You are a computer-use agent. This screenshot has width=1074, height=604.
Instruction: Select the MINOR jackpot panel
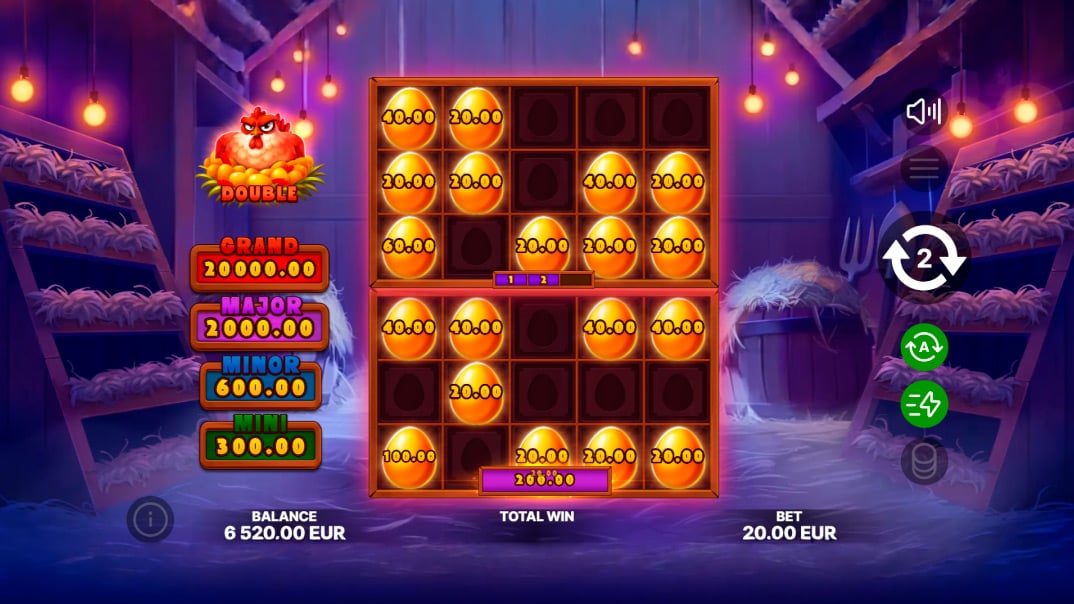pyautogui.click(x=260, y=384)
